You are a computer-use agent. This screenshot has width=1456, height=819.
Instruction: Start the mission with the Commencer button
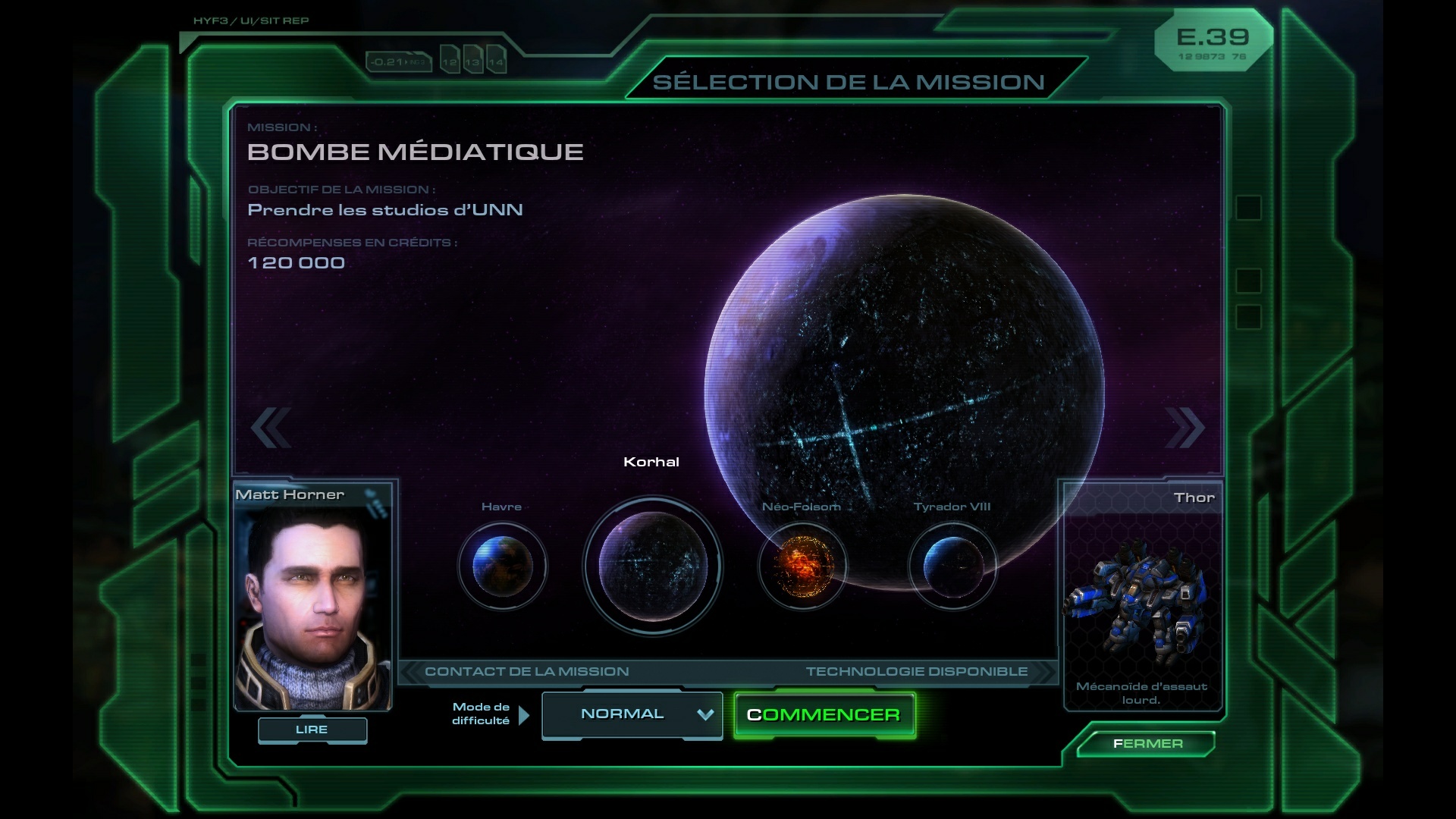[824, 715]
